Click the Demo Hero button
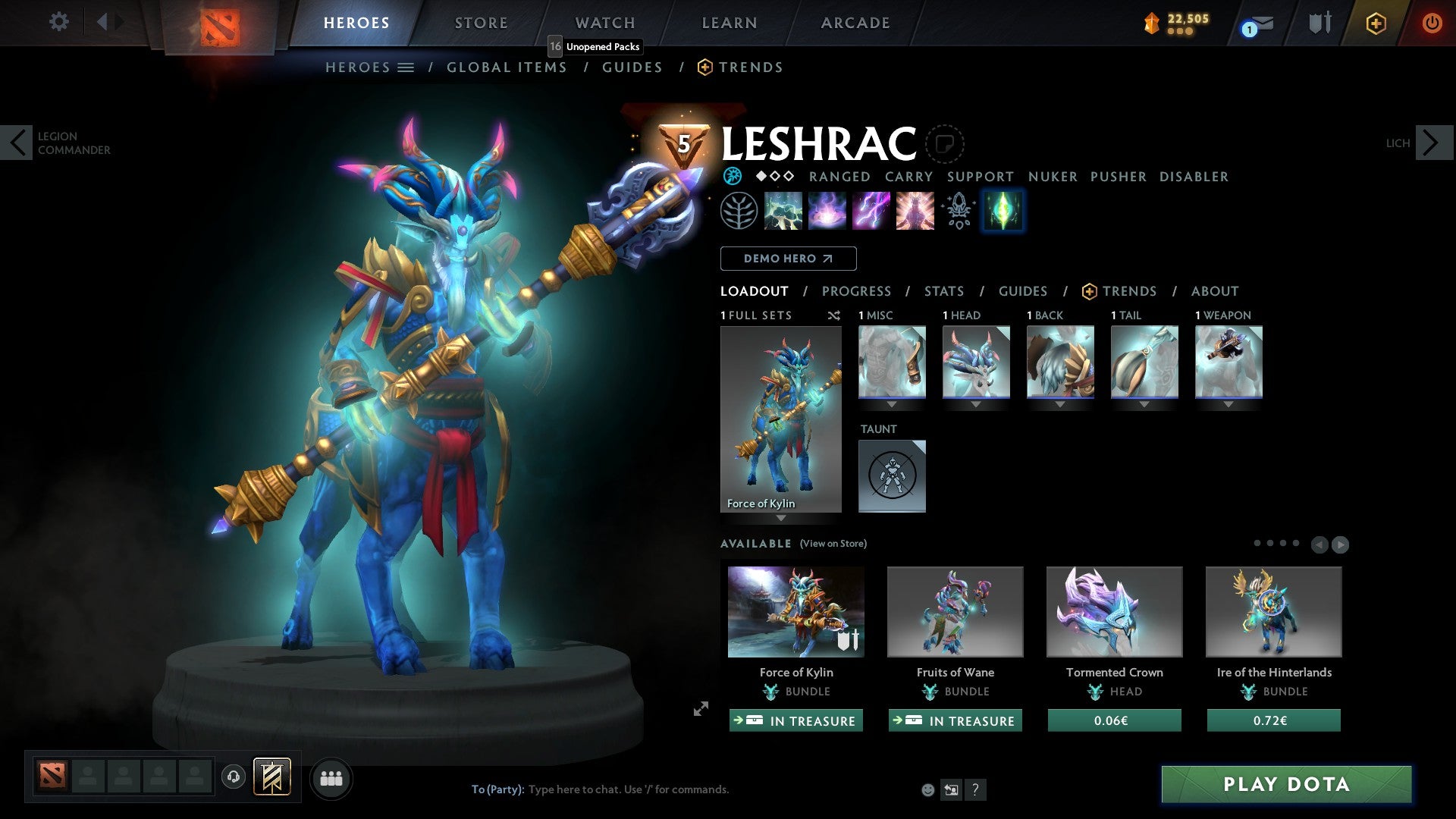Screen dimensions: 1456x819 click(789, 258)
